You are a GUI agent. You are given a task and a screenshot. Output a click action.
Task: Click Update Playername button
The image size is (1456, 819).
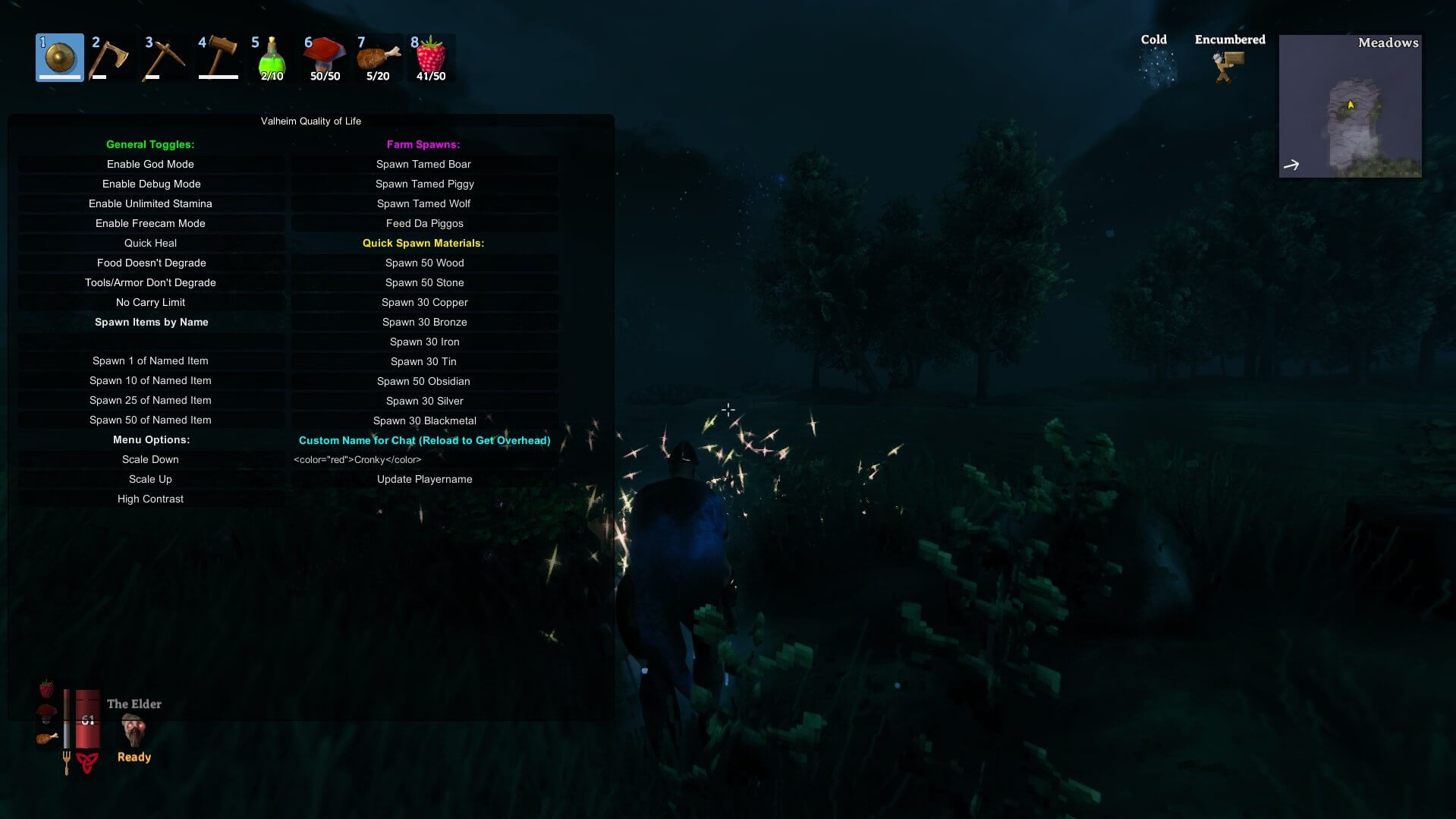point(424,479)
